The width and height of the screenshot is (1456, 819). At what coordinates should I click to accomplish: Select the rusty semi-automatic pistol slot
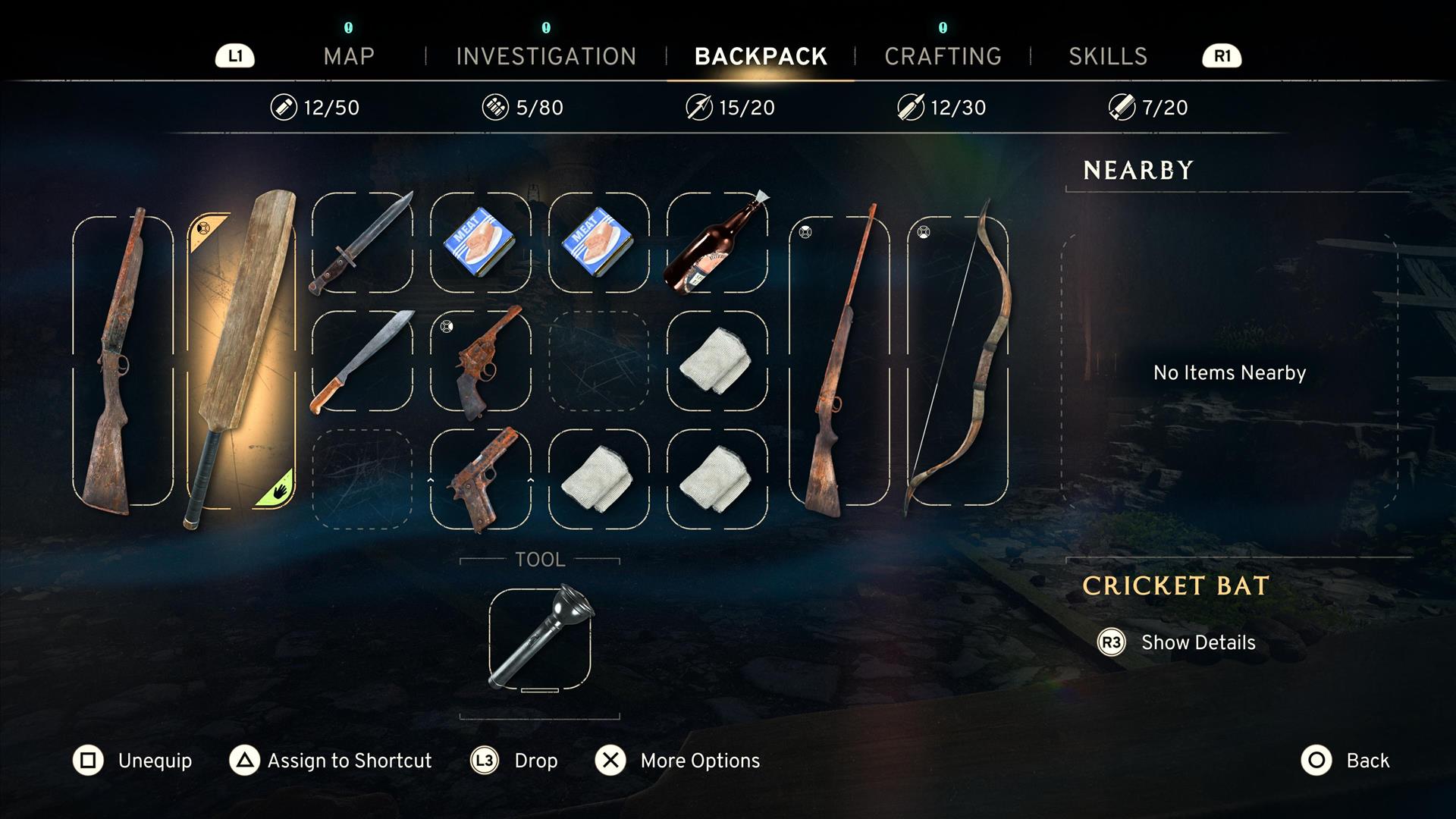[481, 479]
